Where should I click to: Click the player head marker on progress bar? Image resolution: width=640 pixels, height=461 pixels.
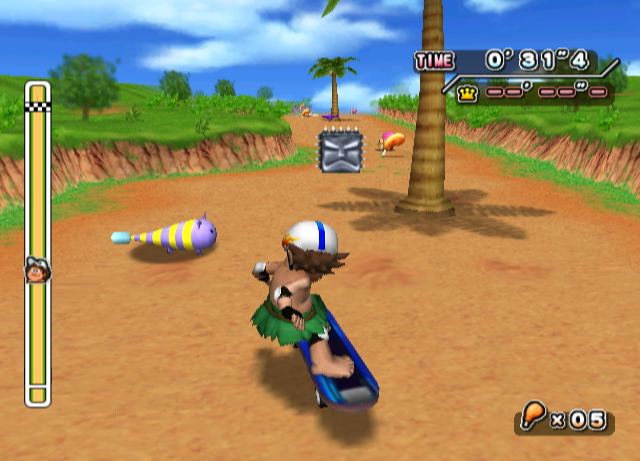point(36,269)
